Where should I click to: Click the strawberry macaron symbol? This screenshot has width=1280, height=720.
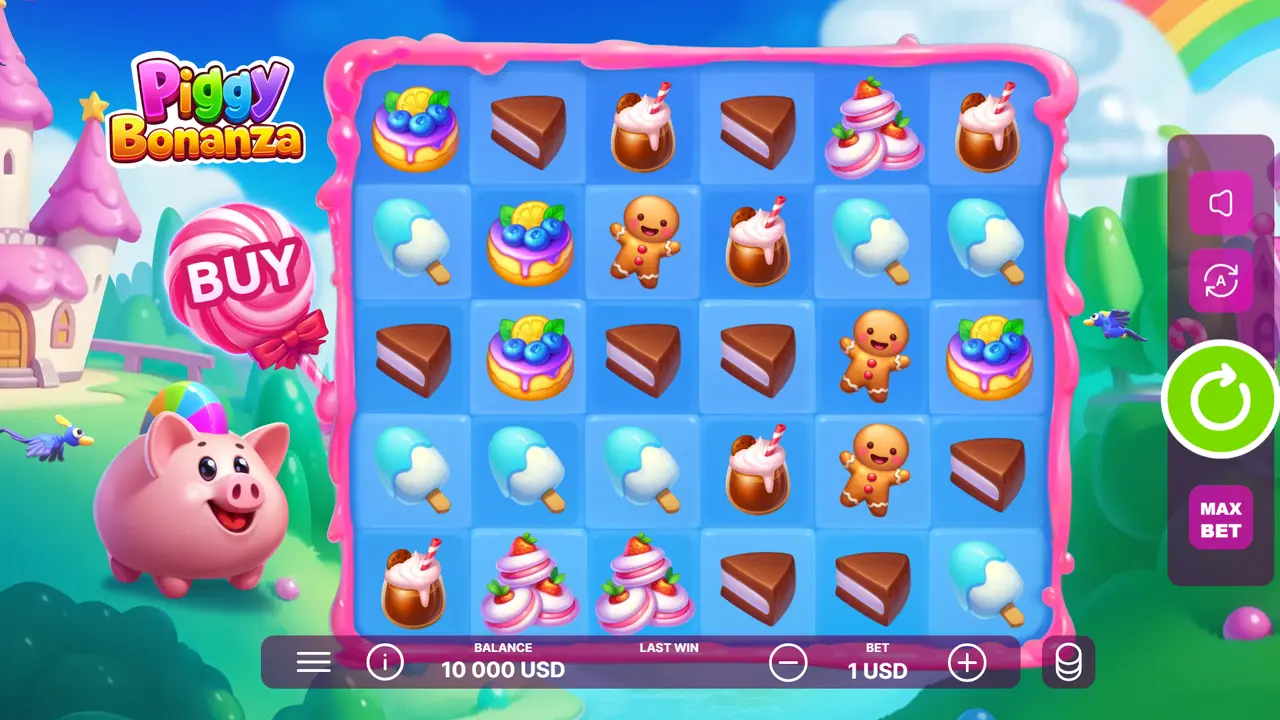pyautogui.click(x=871, y=127)
